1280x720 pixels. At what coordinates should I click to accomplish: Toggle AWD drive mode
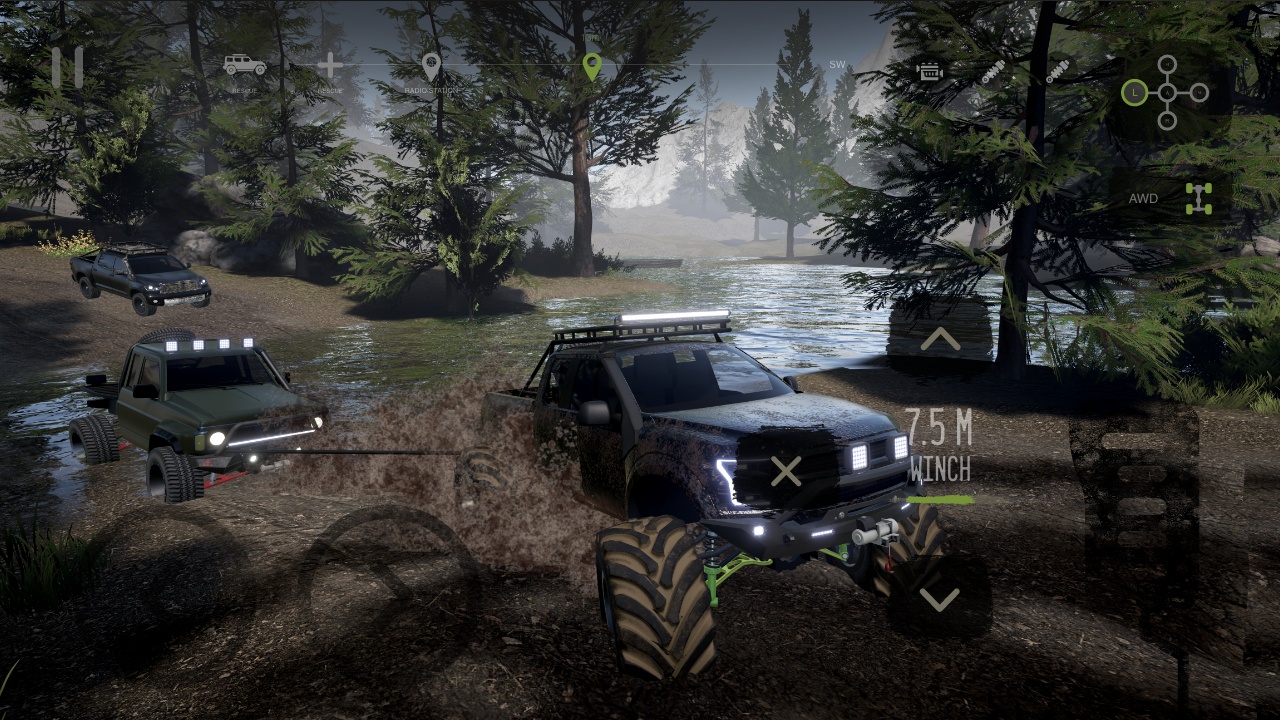1142,199
